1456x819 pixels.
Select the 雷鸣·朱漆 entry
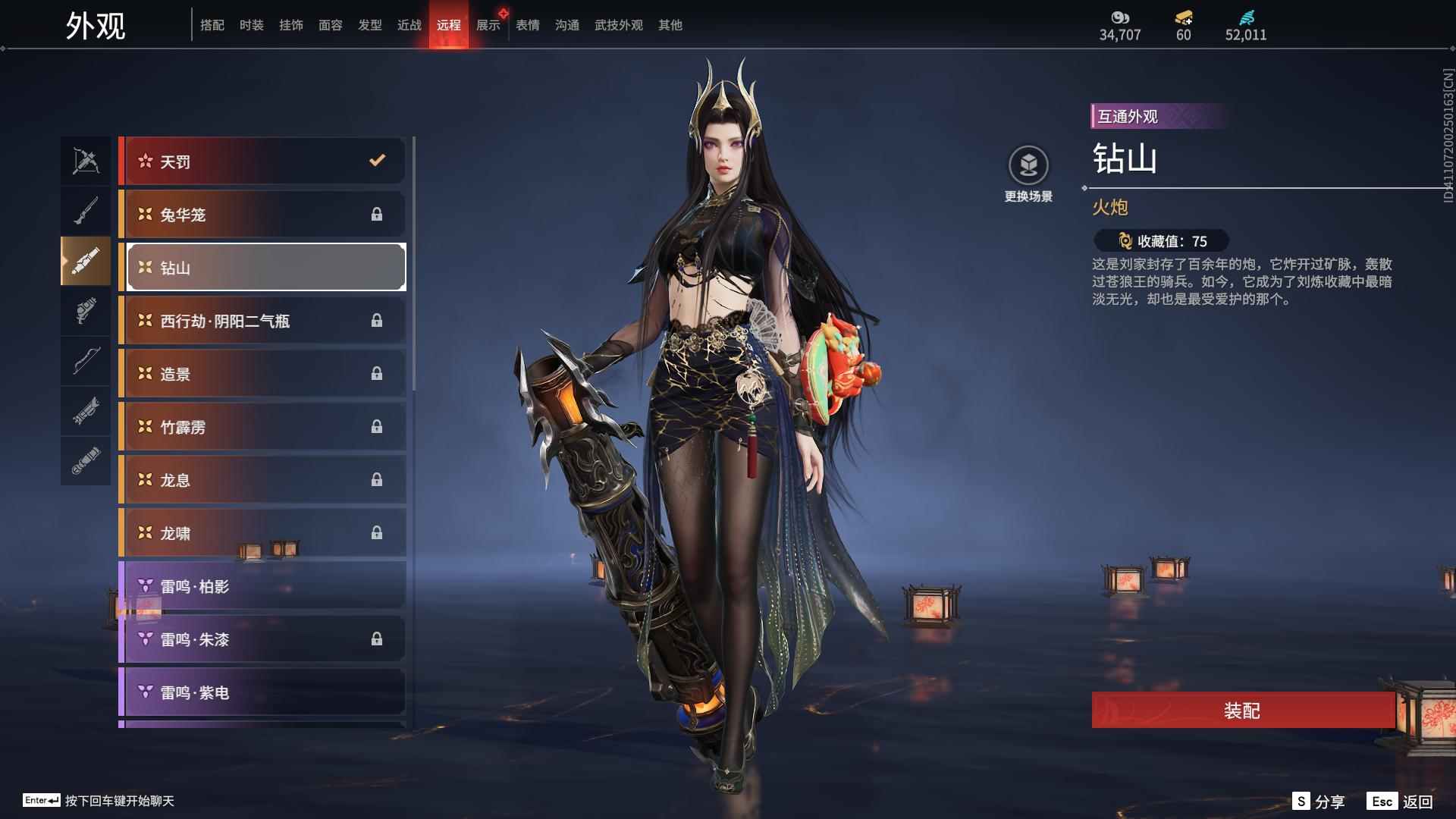pyautogui.click(x=262, y=639)
